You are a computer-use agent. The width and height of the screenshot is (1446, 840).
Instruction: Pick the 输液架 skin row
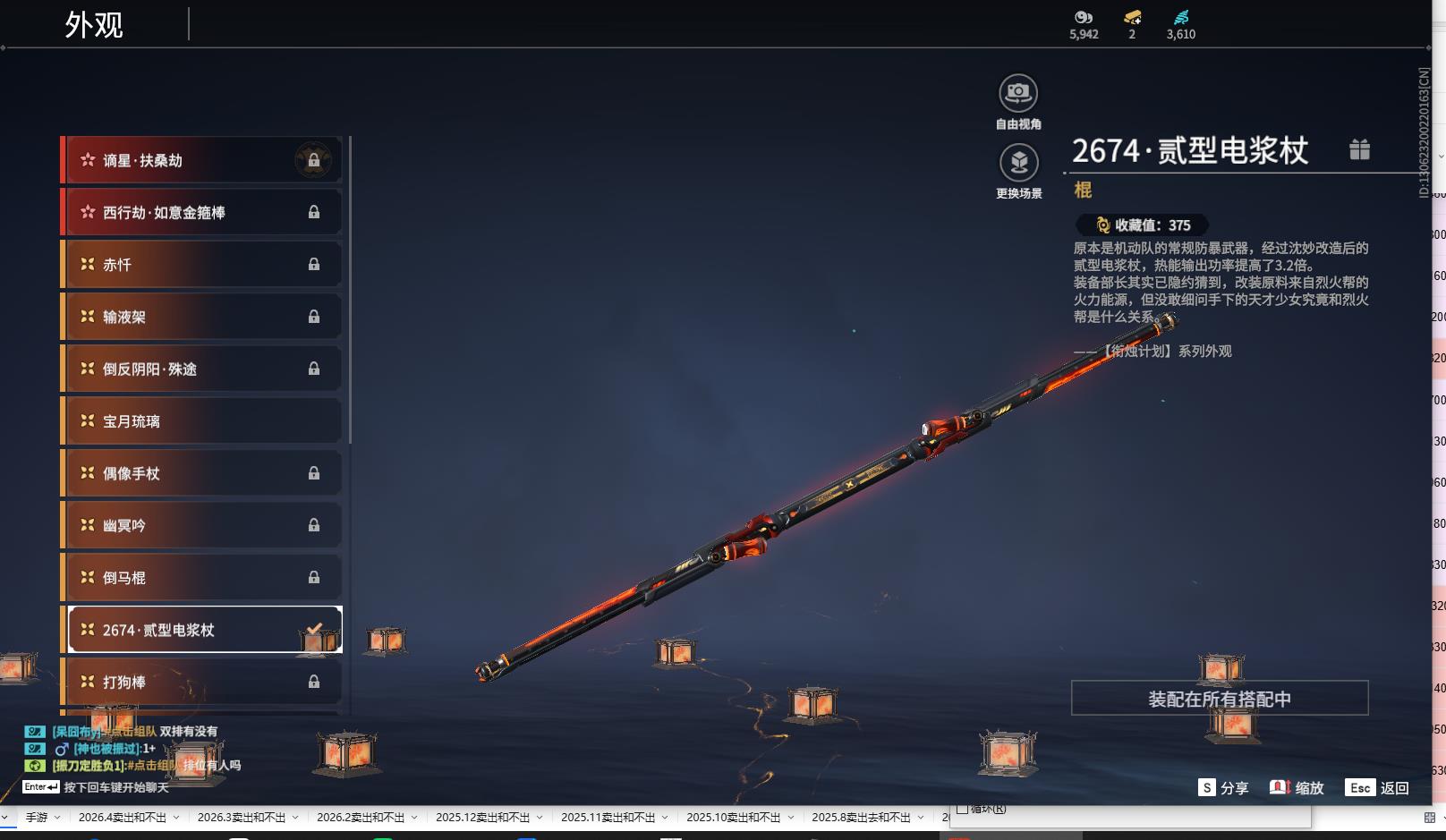coord(202,317)
